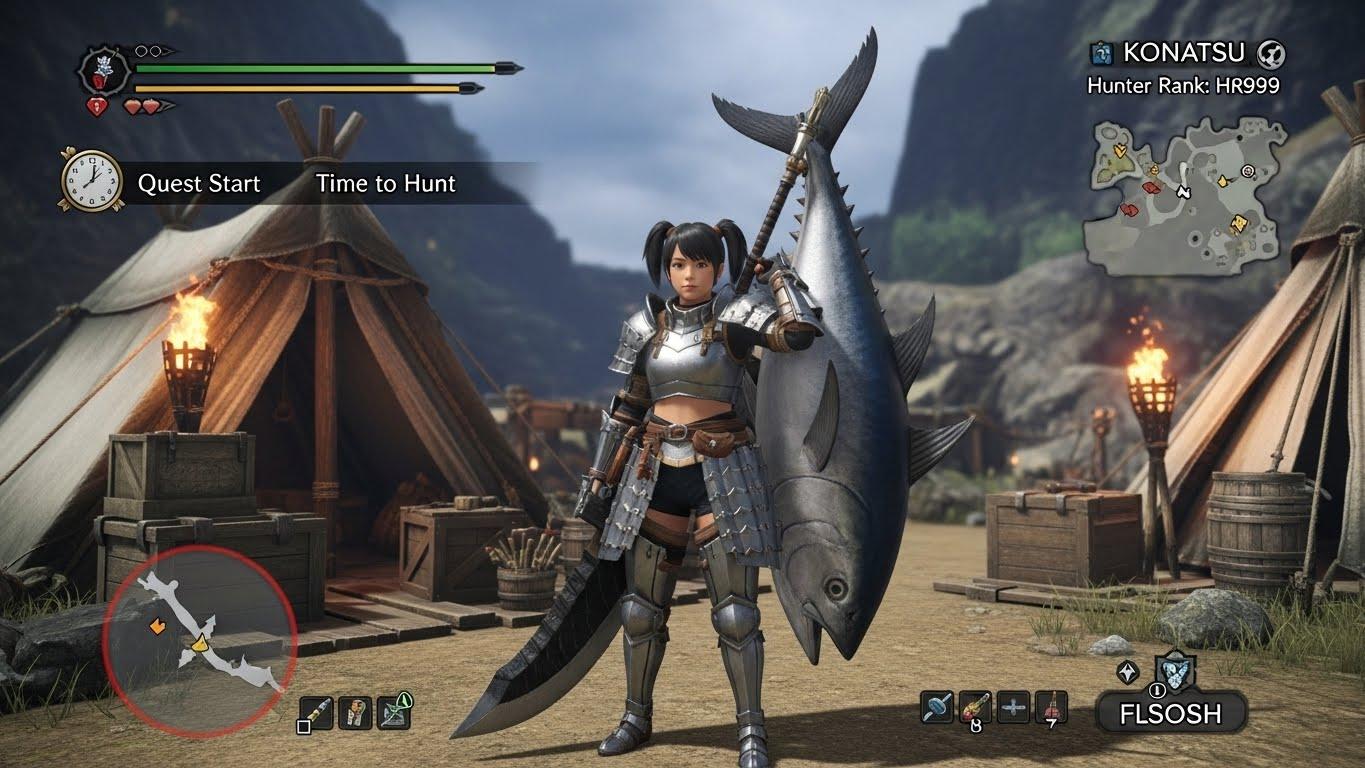1365x768 pixels.
Task: Click the red monster marker on the area map
Action: tap(1152, 187)
